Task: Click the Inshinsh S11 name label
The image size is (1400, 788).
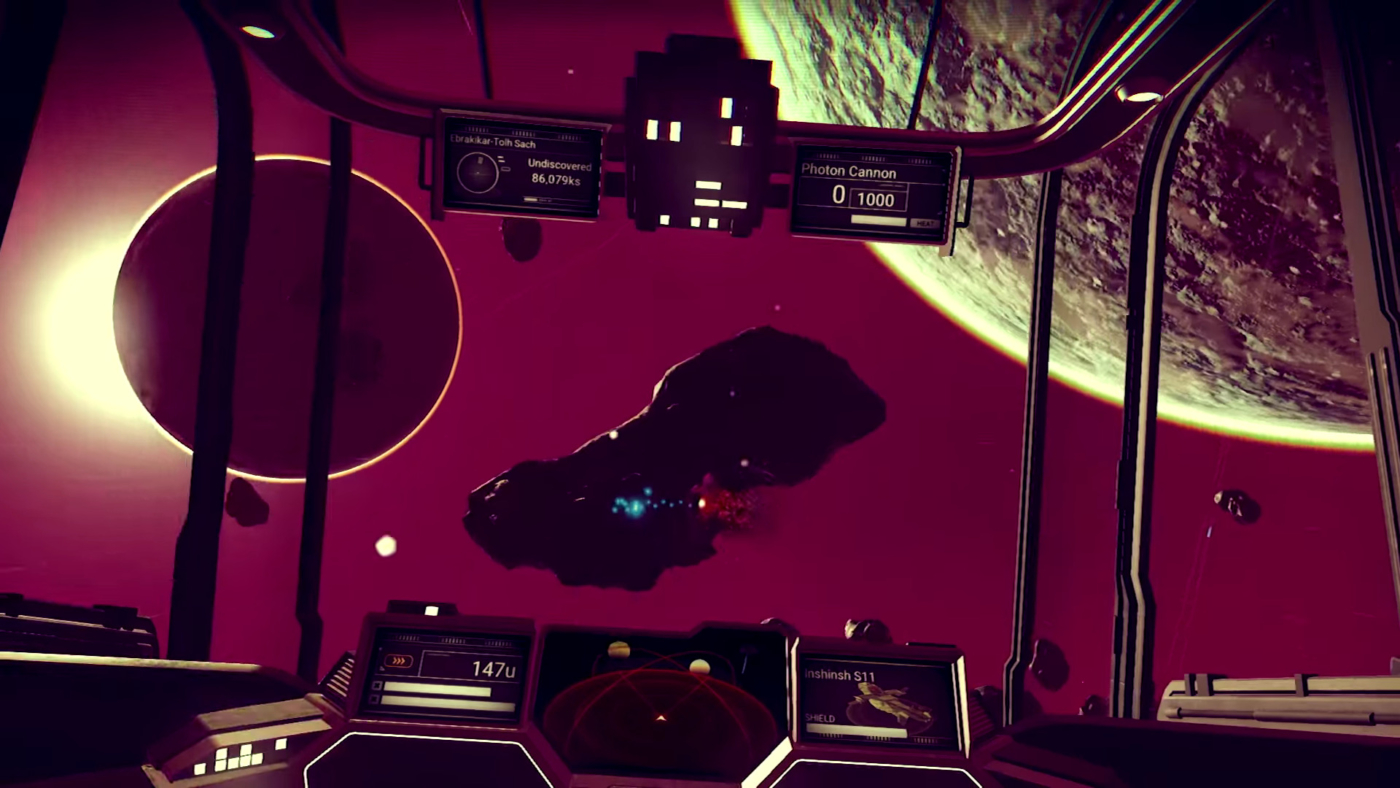Action: pos(840,675)
